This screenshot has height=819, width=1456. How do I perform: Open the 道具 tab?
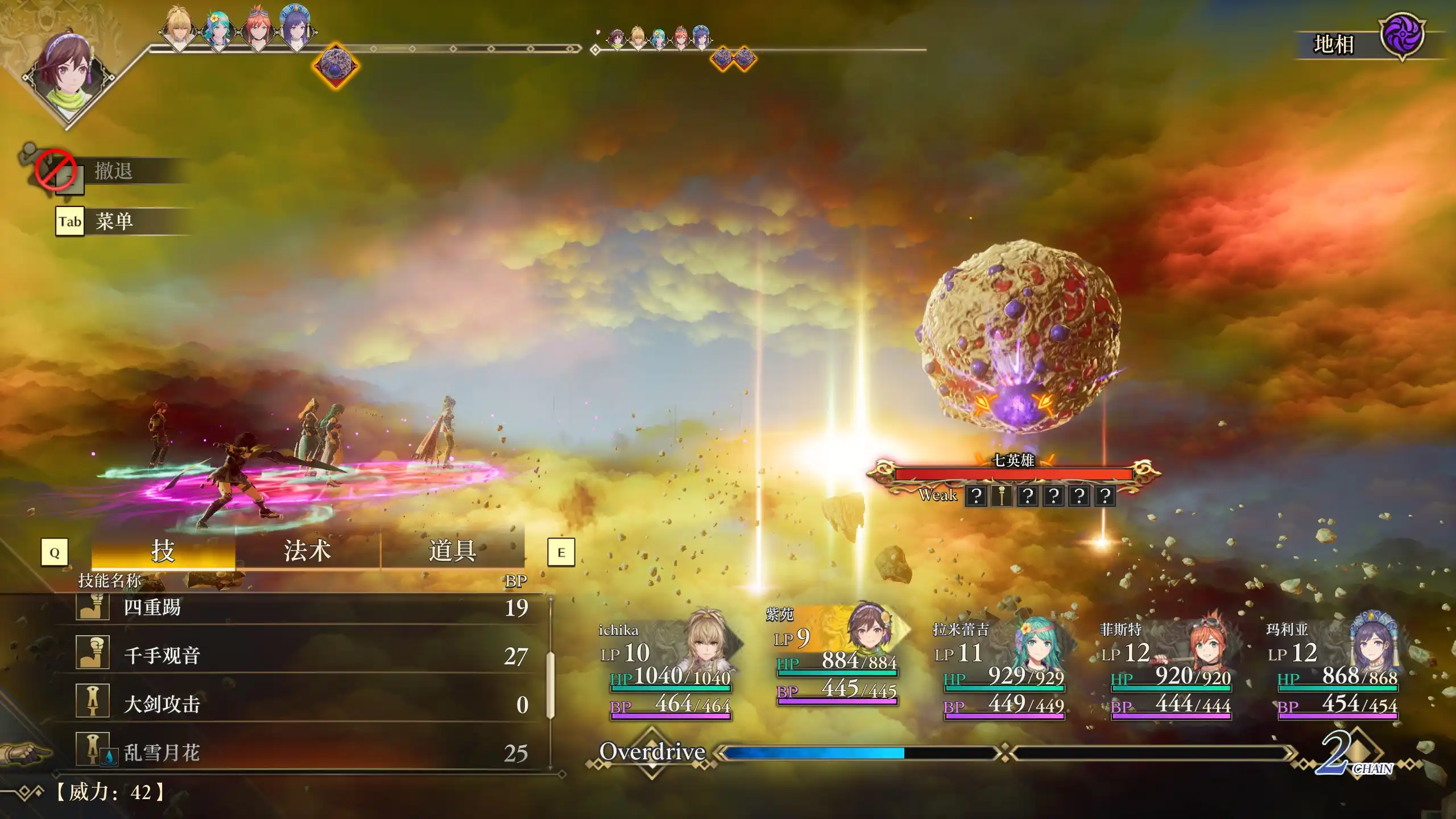tap(452, 551)
